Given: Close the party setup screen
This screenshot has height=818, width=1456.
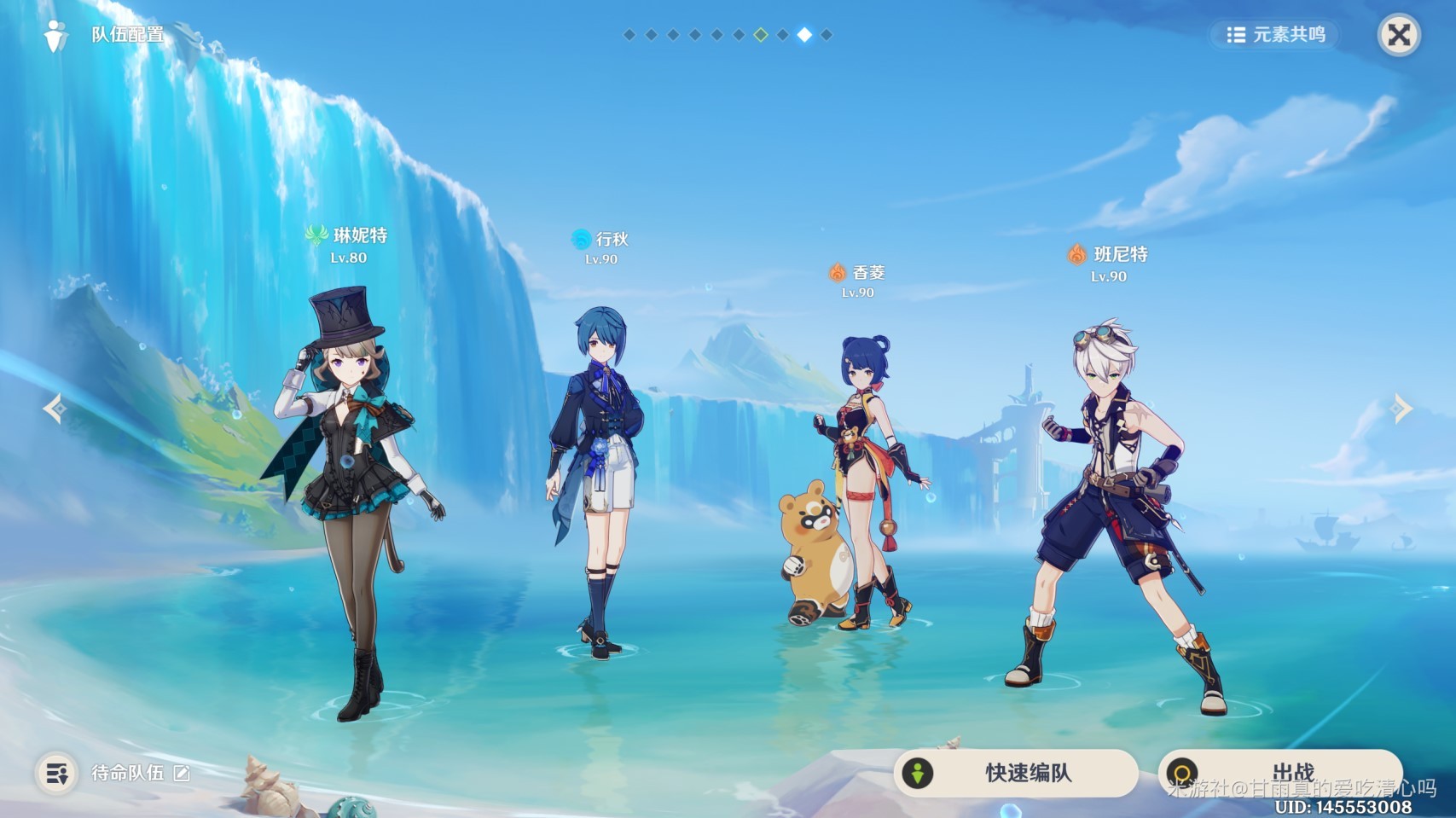Looking at the screenshot, I should point(1399,35).
